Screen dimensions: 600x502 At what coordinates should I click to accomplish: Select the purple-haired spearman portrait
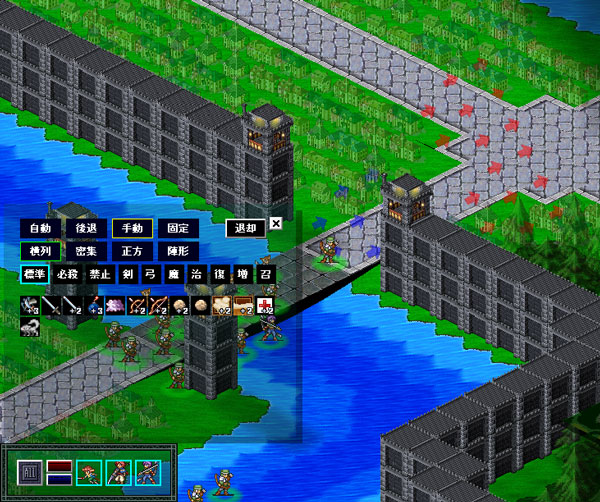(x=147, y=470)
